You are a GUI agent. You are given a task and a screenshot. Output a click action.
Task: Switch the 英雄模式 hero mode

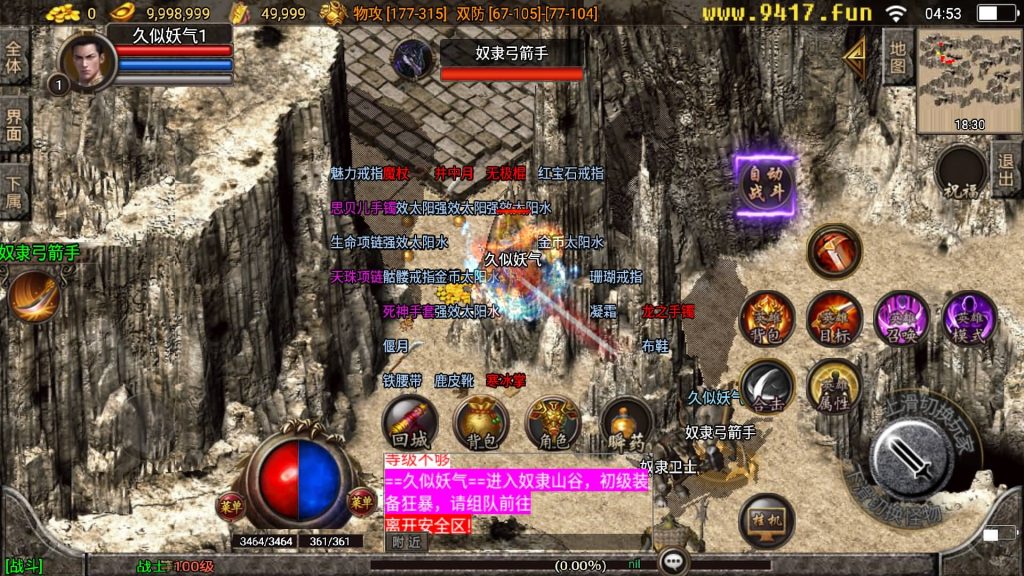968,318
